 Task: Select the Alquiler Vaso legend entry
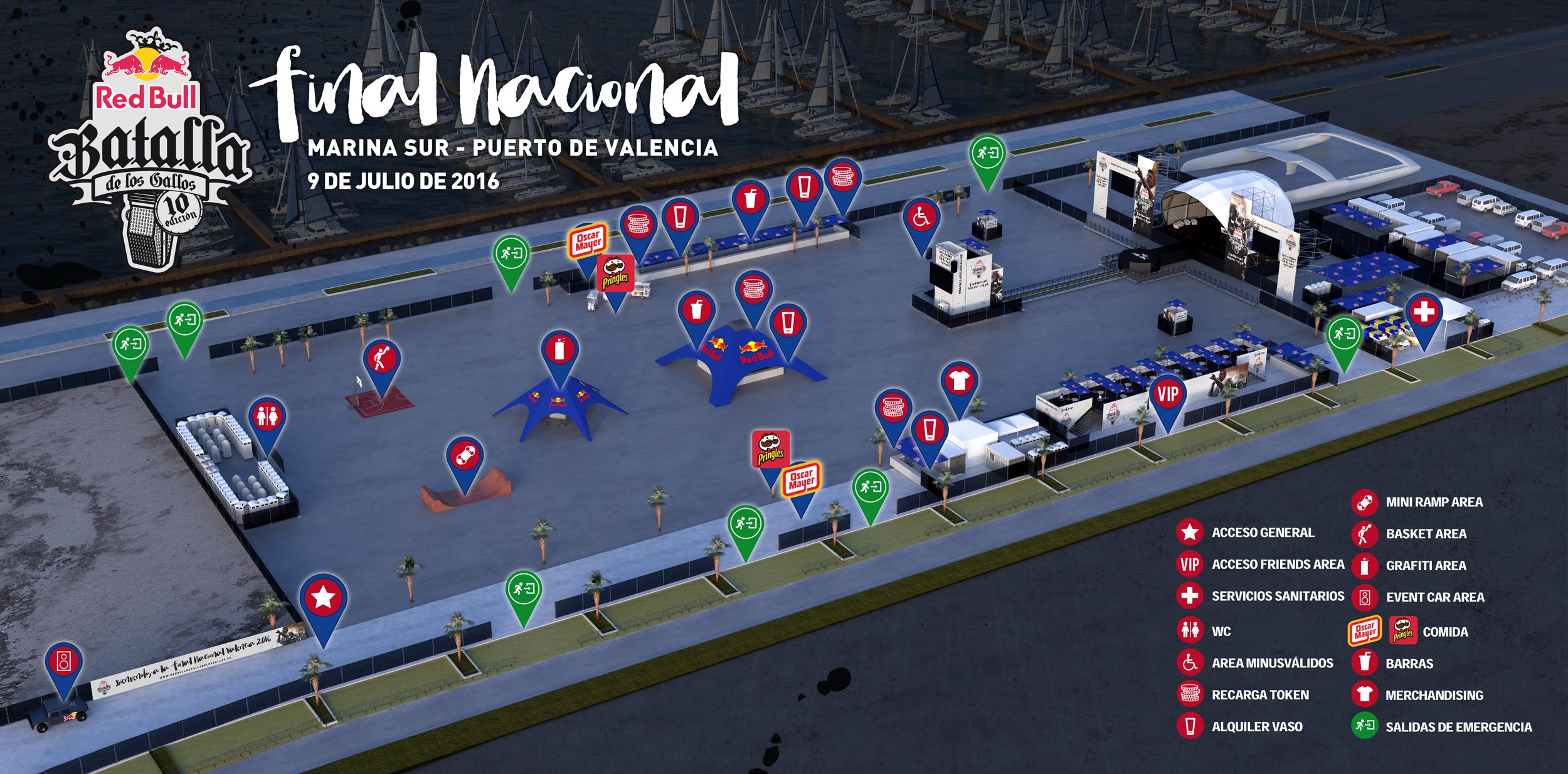coord(1256,727)
